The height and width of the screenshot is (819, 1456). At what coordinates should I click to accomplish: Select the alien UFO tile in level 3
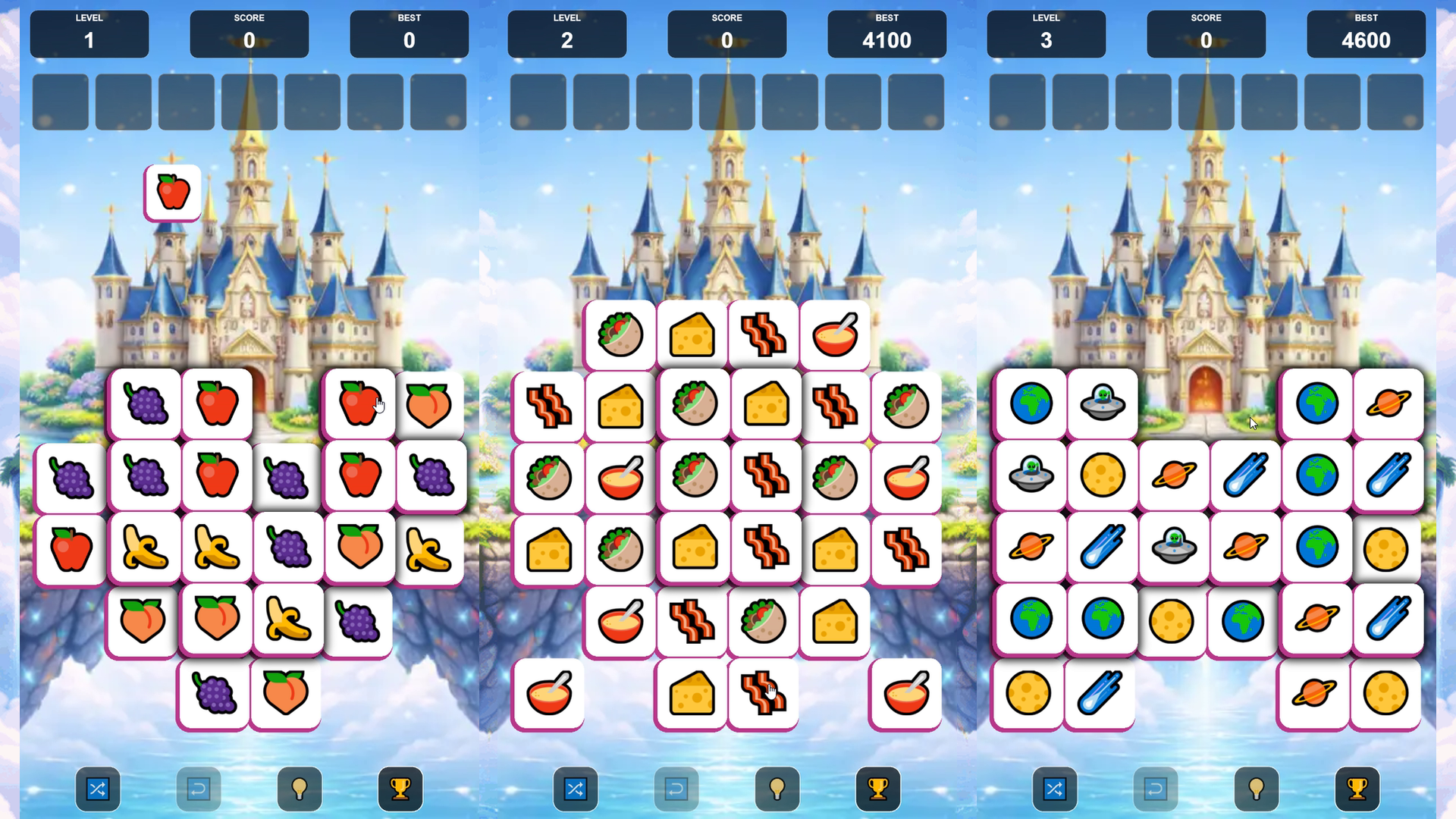tap(1102, 403)
